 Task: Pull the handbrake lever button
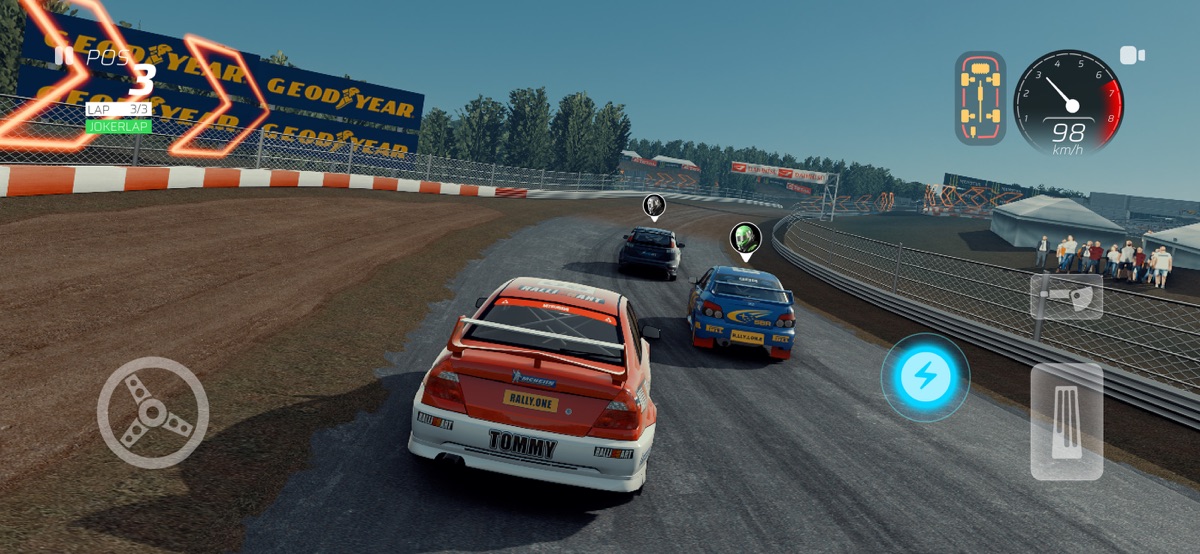(1066, 296)
